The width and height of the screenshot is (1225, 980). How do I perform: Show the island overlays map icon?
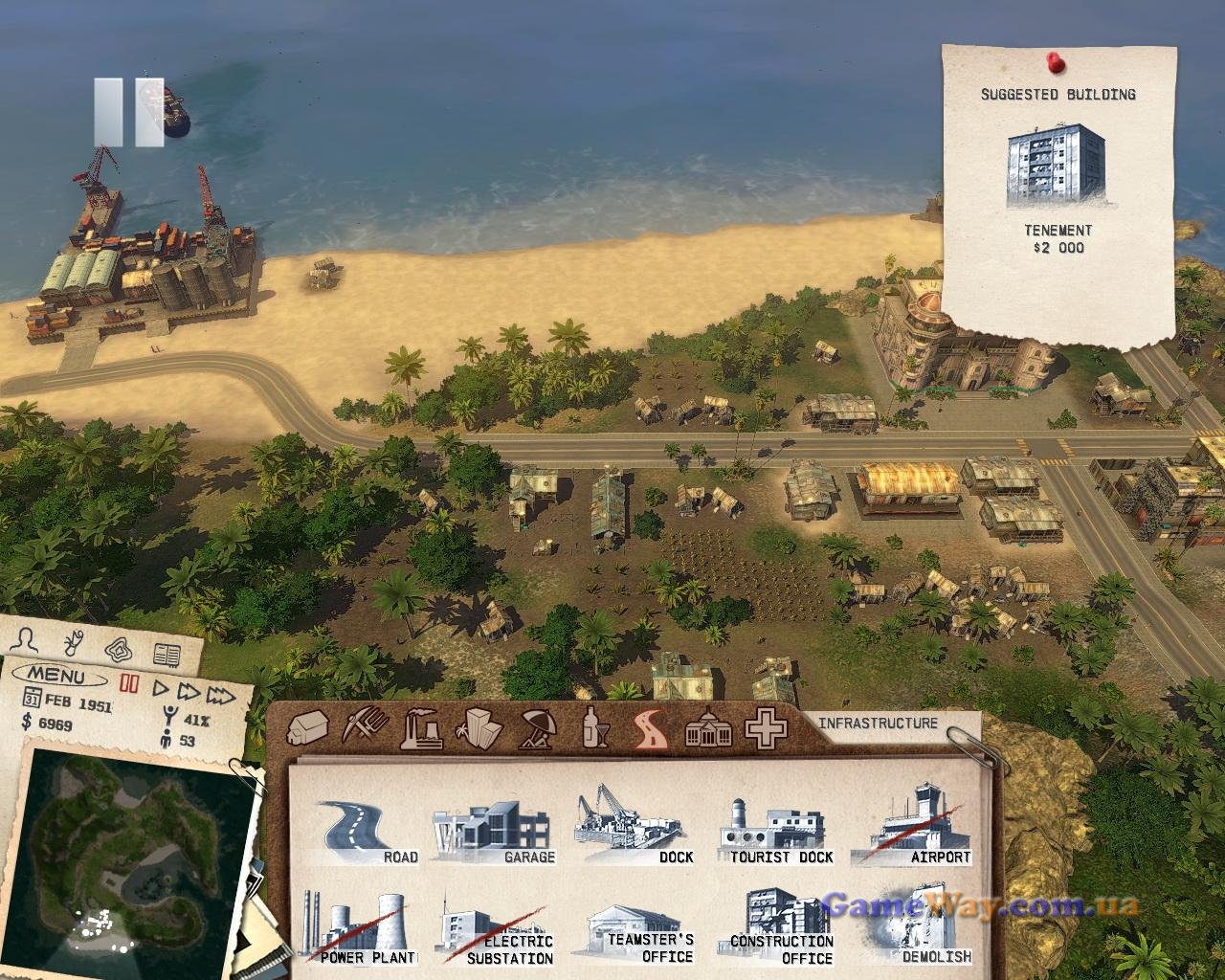pos(119,649)
